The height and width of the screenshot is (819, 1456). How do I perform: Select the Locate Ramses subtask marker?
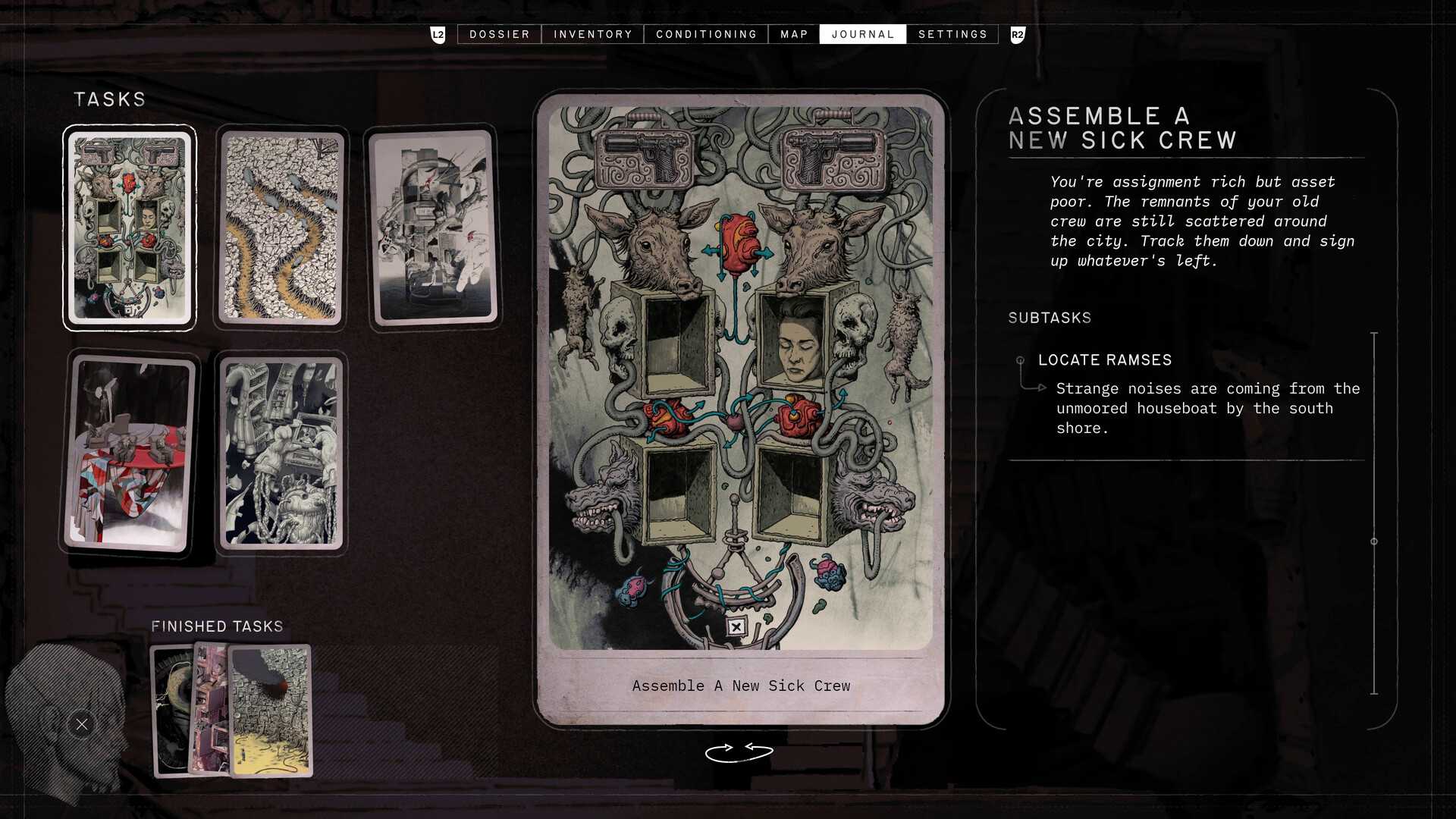pos(1020,360)
